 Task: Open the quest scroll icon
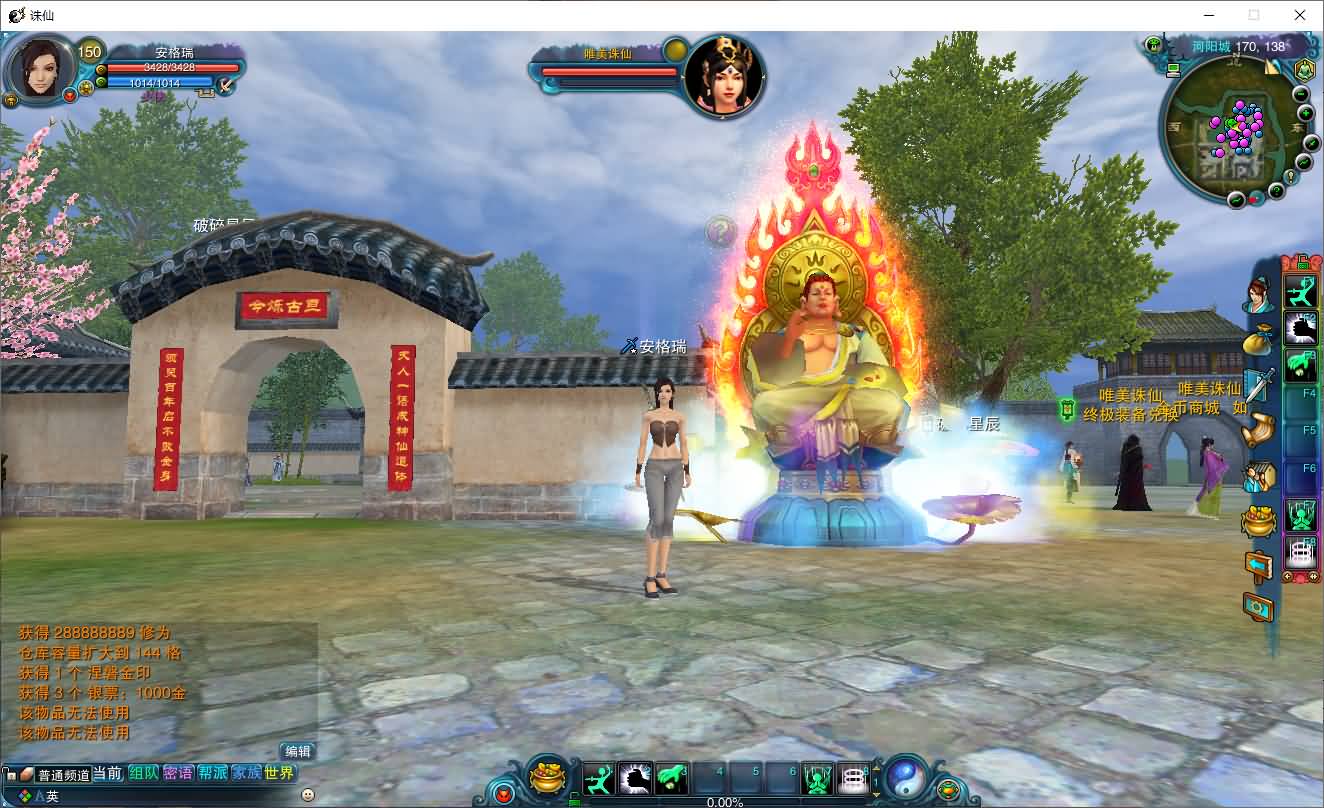(1258, 429)
